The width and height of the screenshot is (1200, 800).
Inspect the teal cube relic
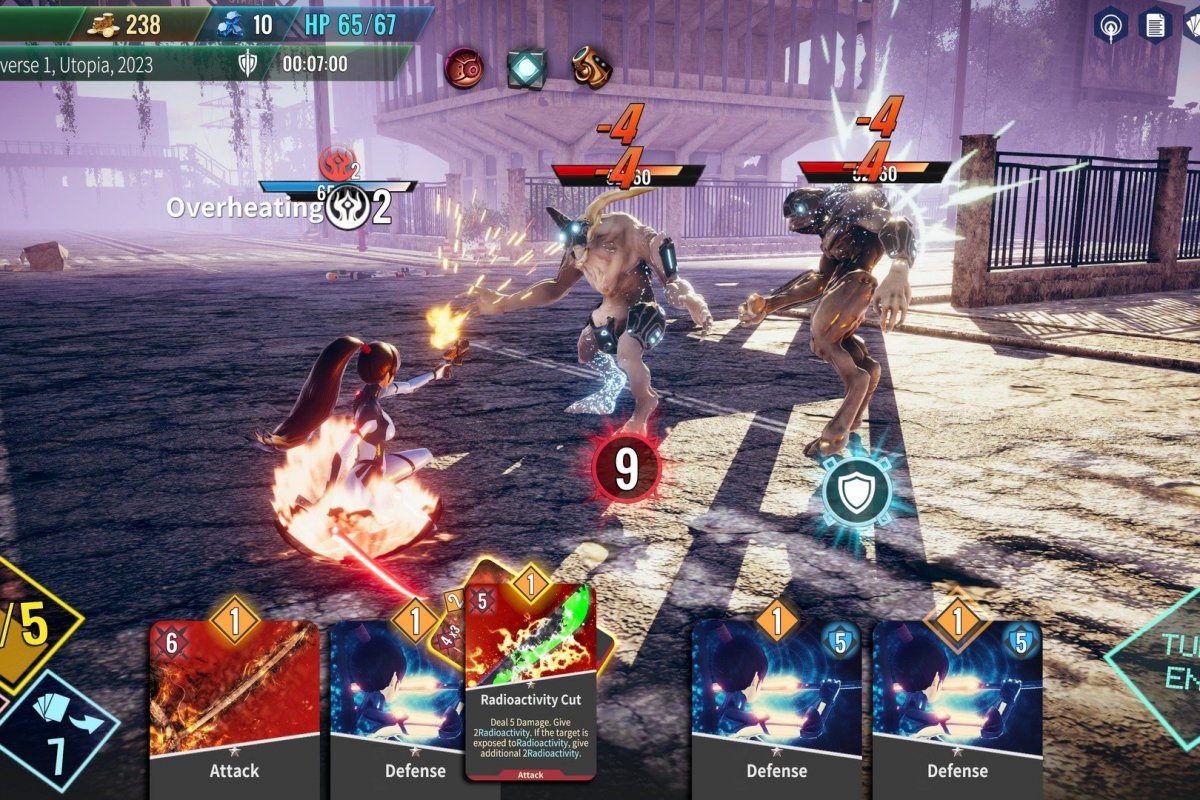pos(526,68)
